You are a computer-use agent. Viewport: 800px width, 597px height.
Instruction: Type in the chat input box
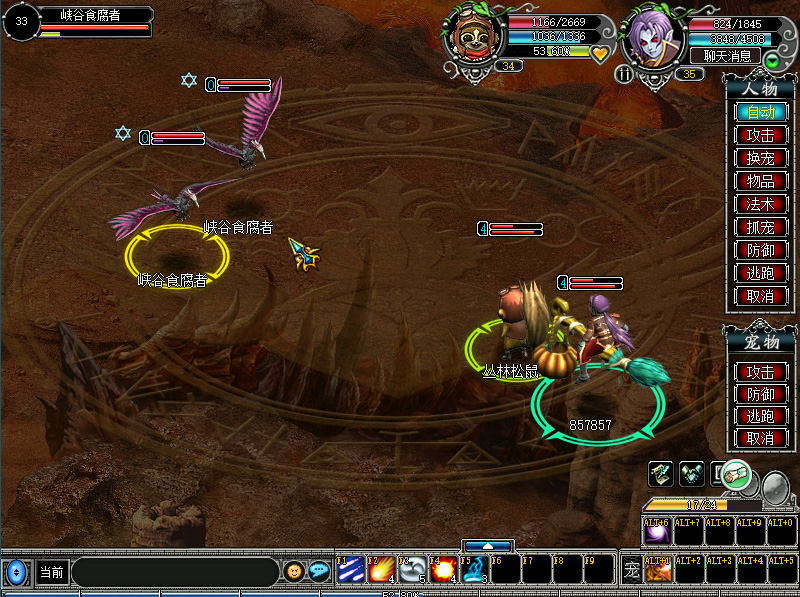(x=174, y=573)
